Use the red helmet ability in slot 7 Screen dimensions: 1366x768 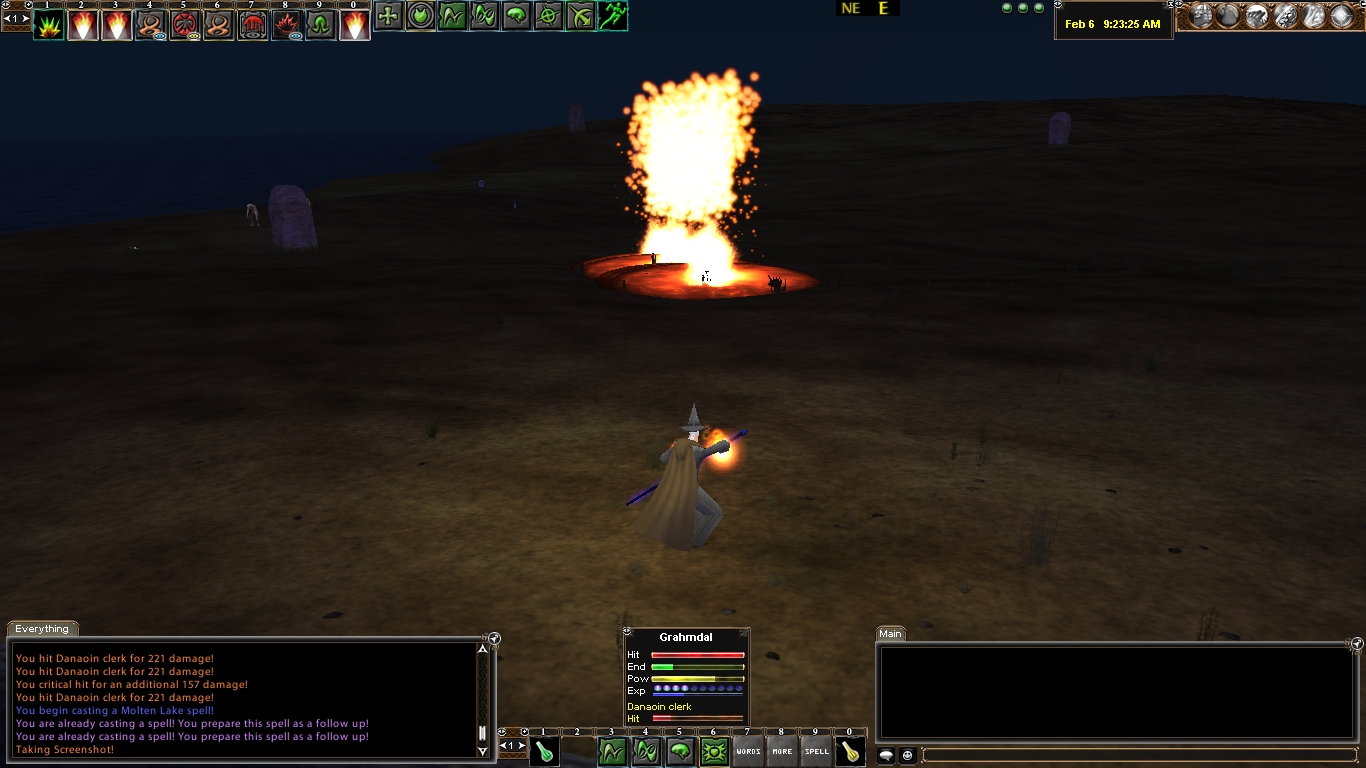[253, 25]
